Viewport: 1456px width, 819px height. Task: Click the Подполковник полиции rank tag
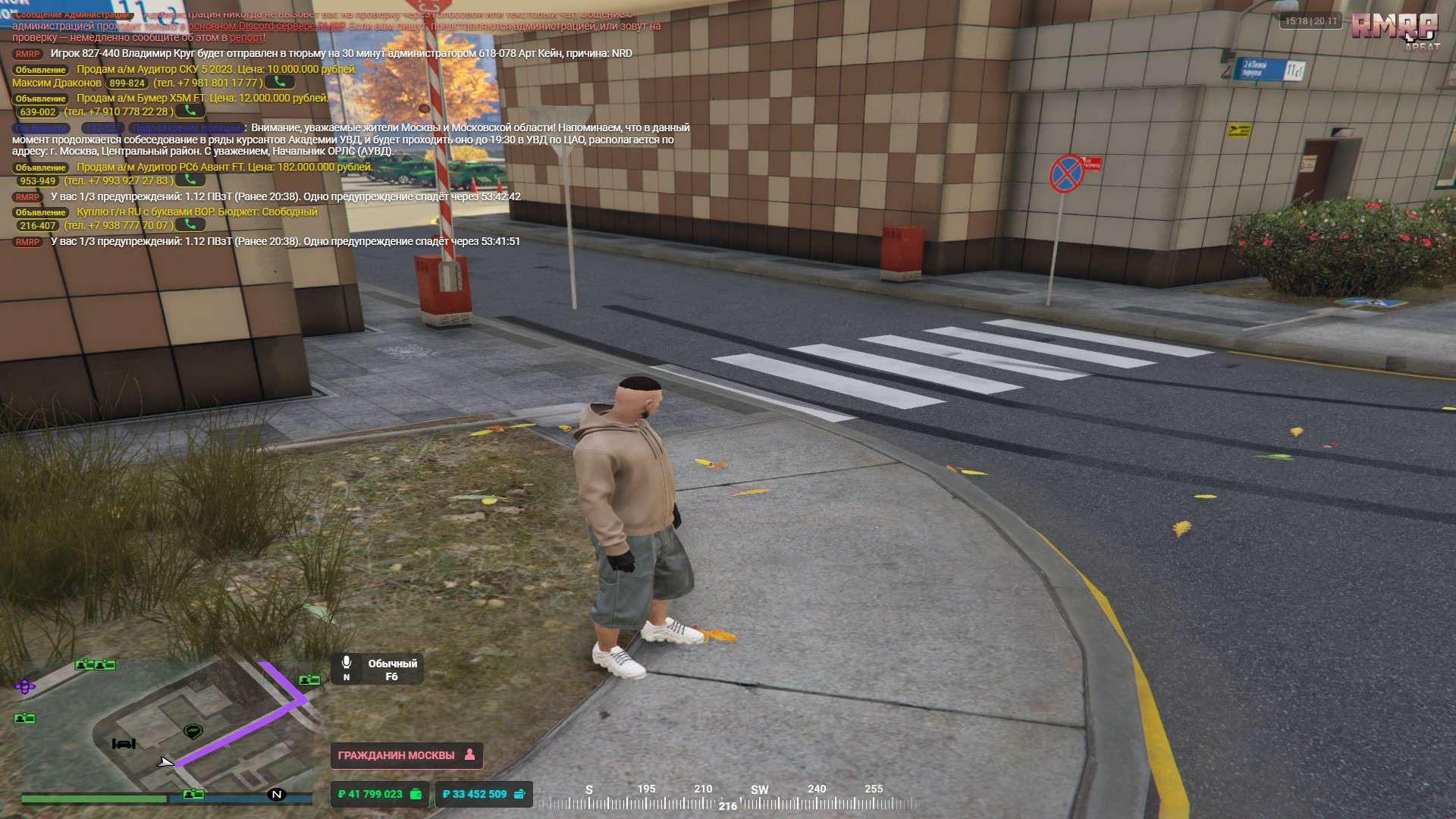click(x=187, y=128)
